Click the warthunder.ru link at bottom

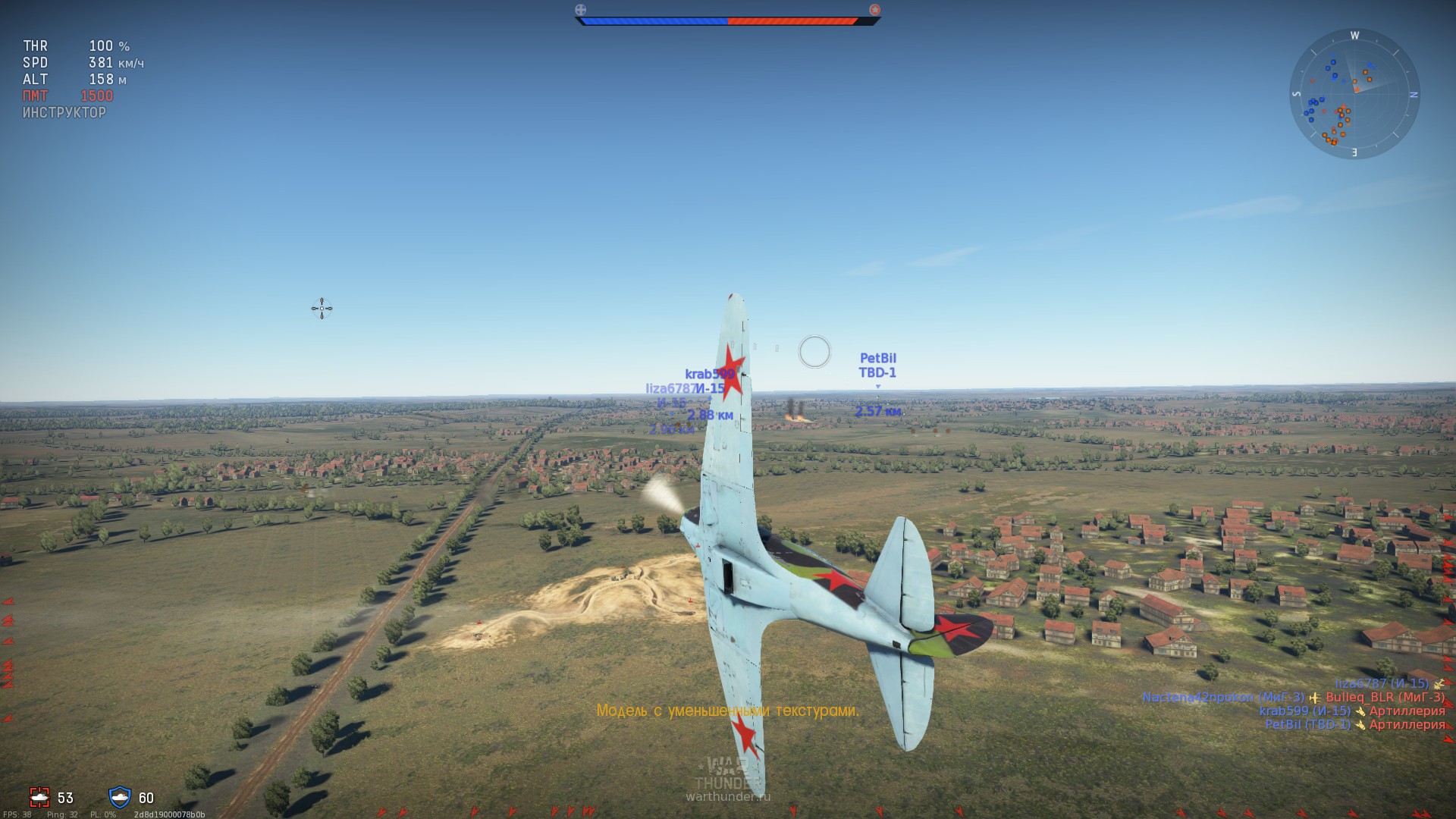[x=730, y=796]
